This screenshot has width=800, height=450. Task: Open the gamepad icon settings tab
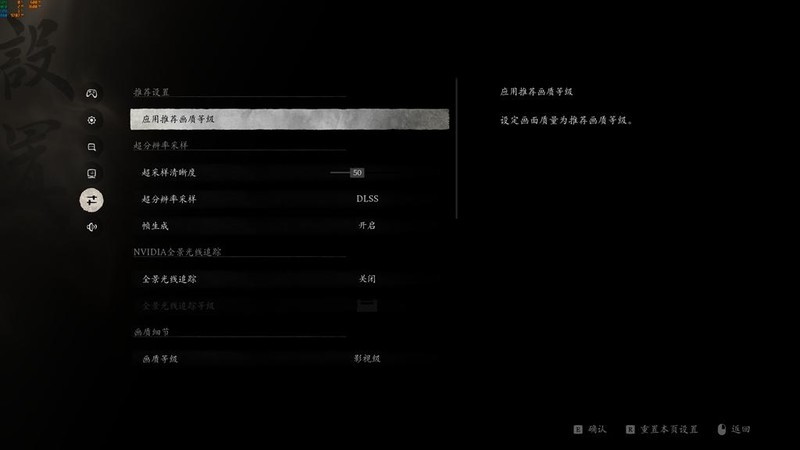92,93
